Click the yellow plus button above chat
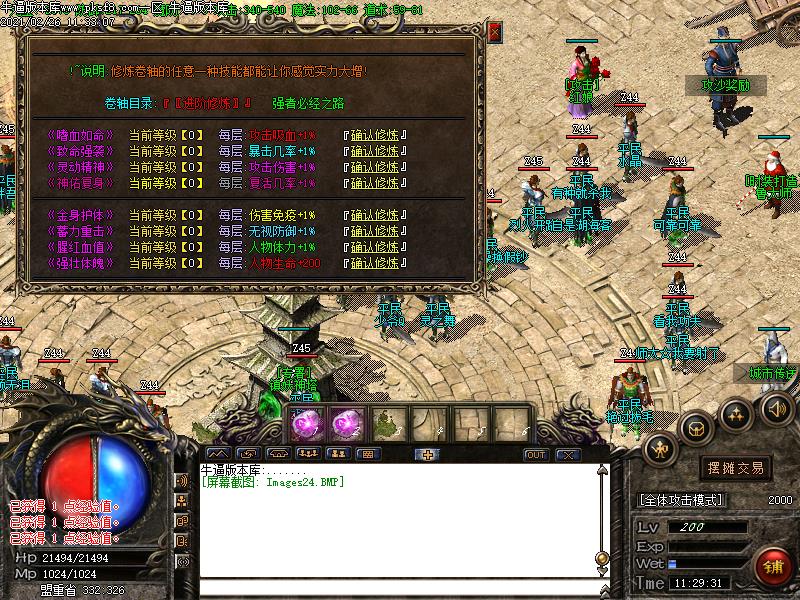The image size is (800, 600). pos(427,455)
